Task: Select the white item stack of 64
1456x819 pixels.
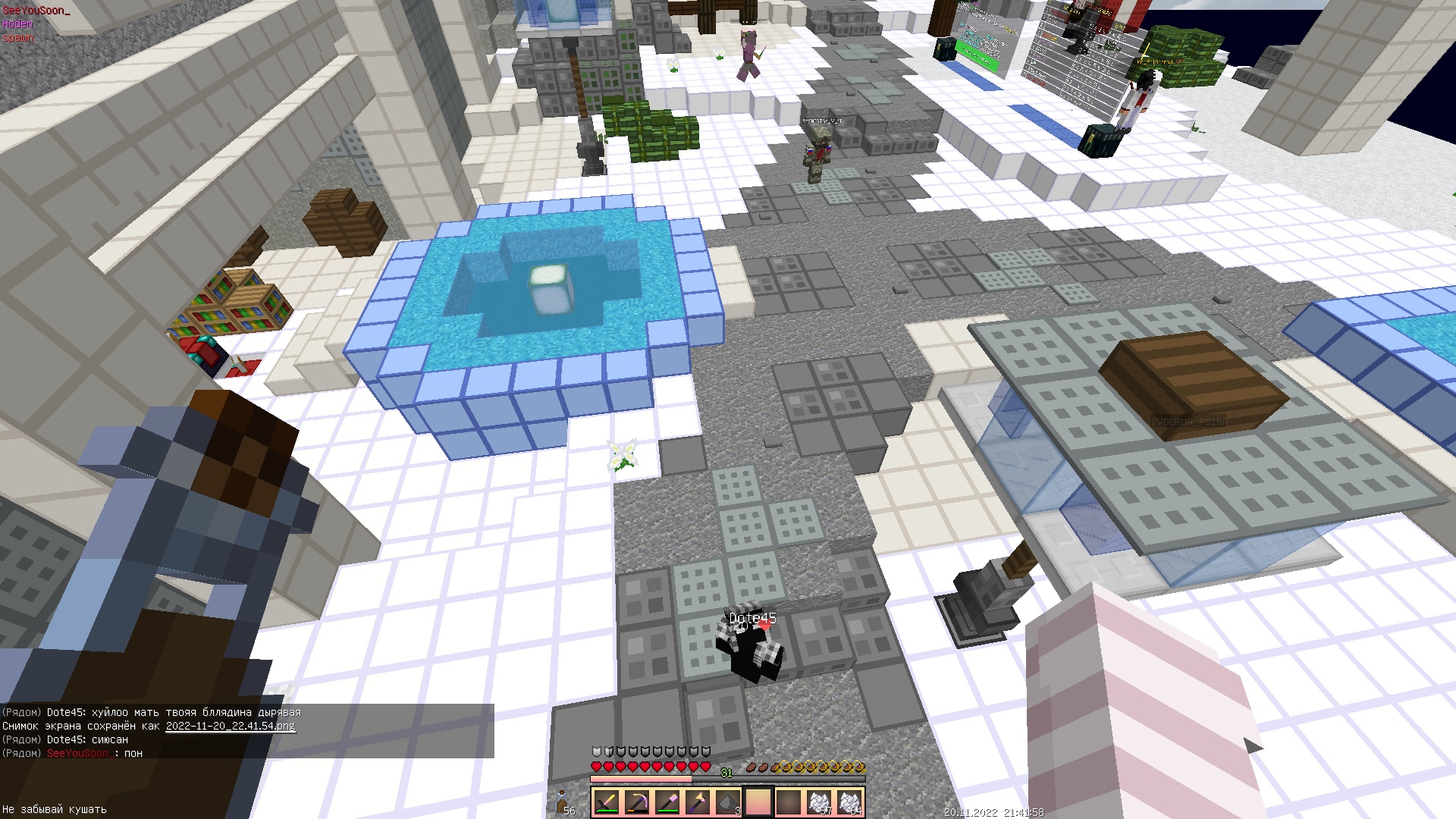Action: click(x=849, y=802)
